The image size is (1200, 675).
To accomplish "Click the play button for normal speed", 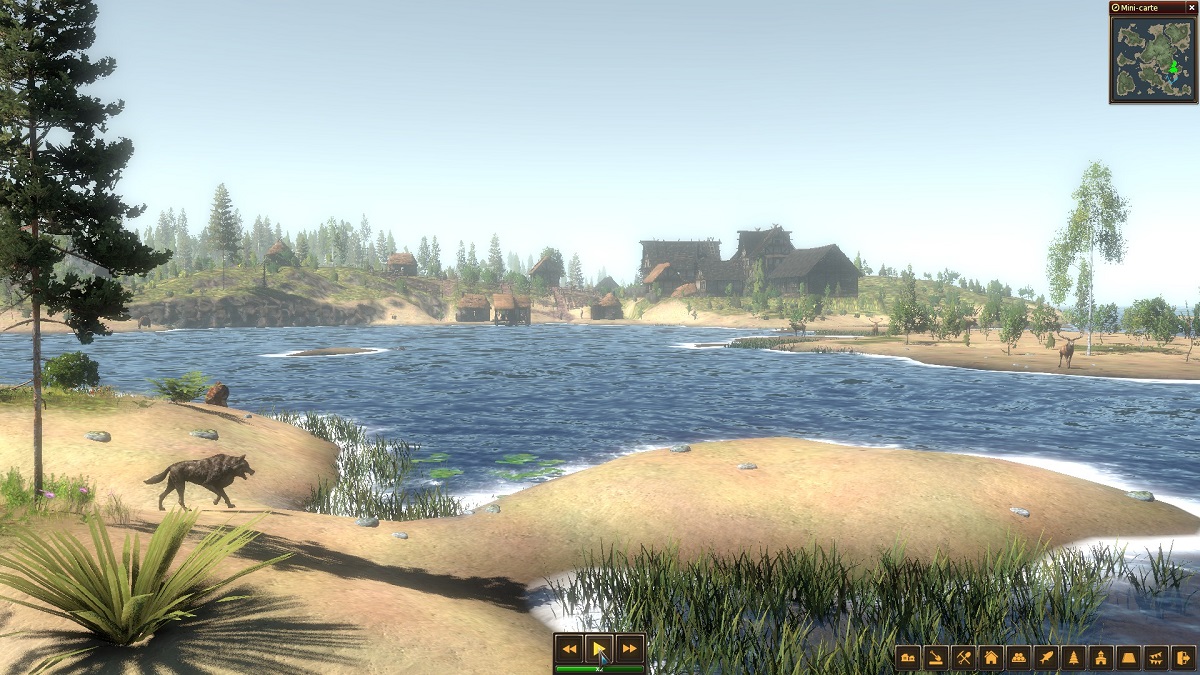I will 599,649.
